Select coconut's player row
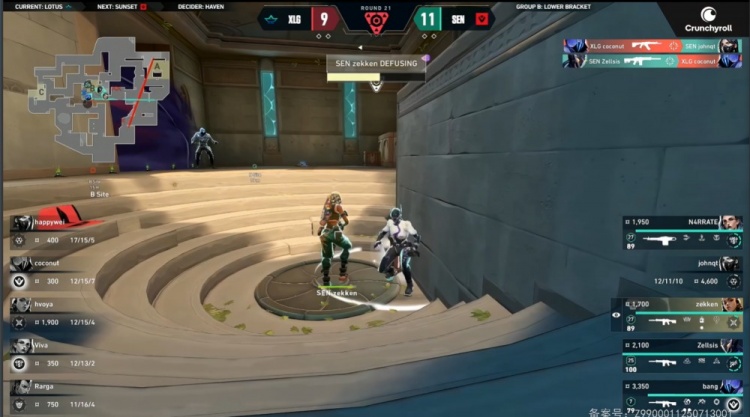Screen dimensions: 750x417 tap(55, 271)
